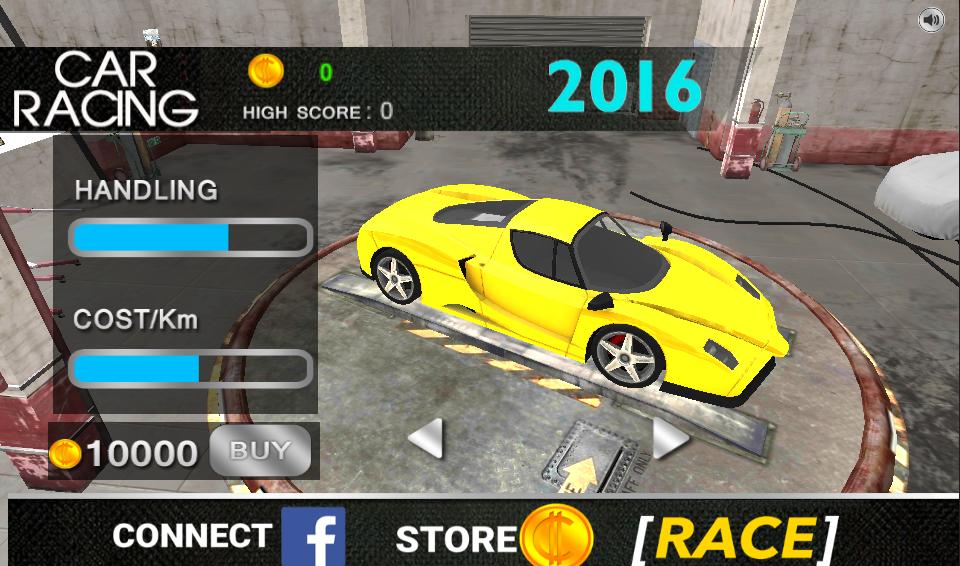This screenshot has height=566, width=960.
Task: Start the race with the RACE button
Action: [735, 538]
